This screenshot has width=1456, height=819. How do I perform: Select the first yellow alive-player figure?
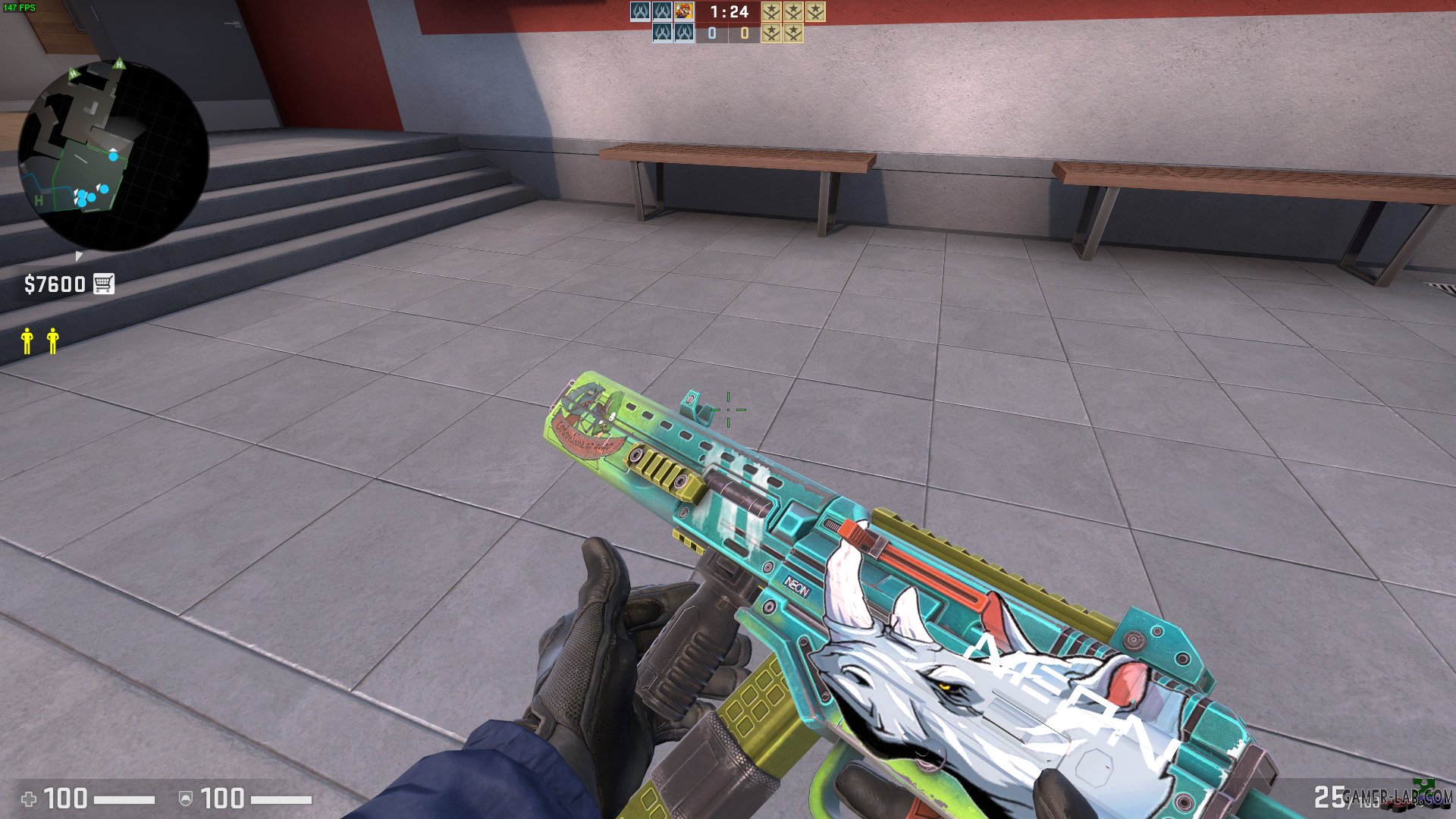27,341
